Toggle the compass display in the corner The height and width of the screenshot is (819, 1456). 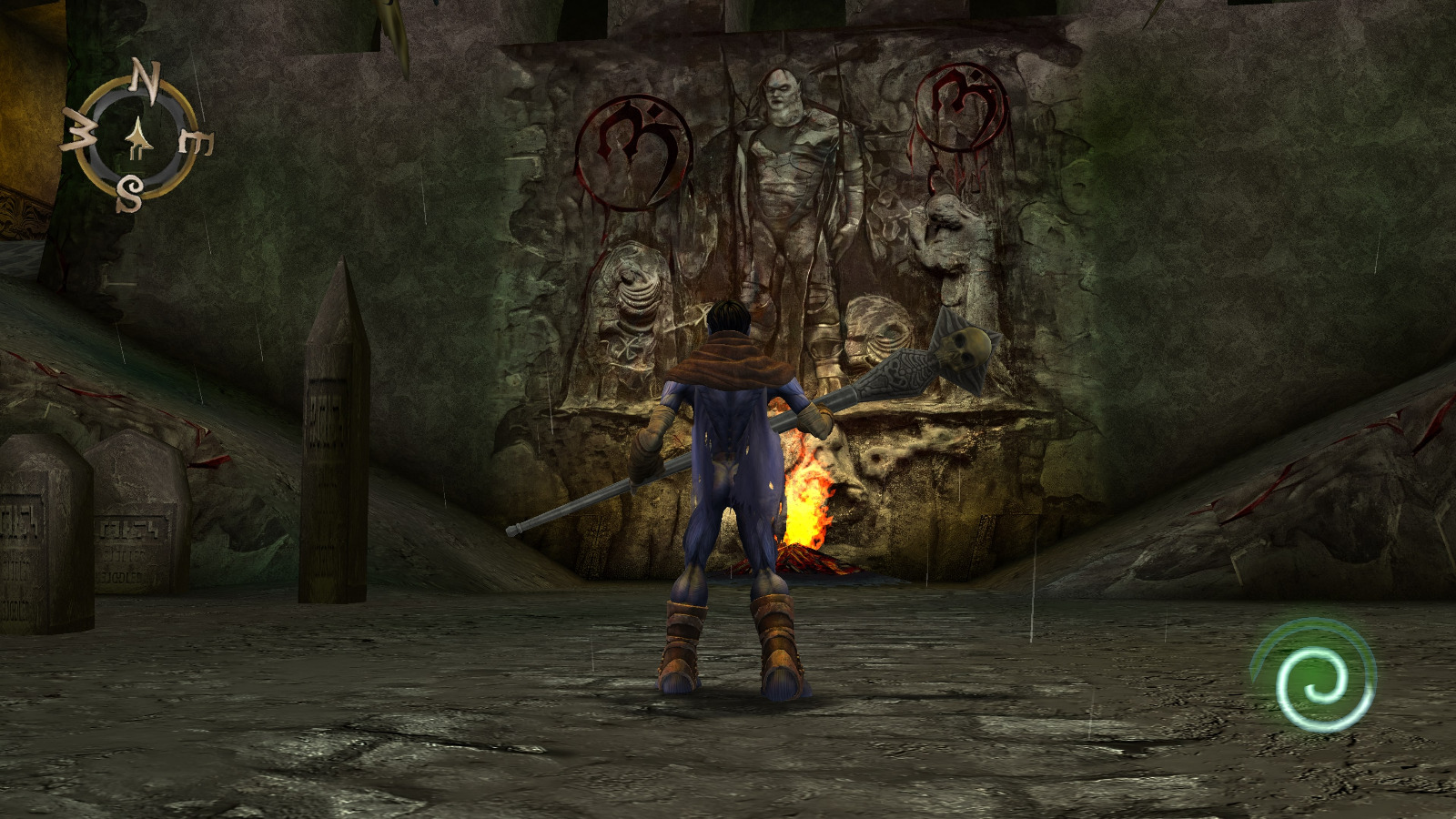tap(138, 136)
